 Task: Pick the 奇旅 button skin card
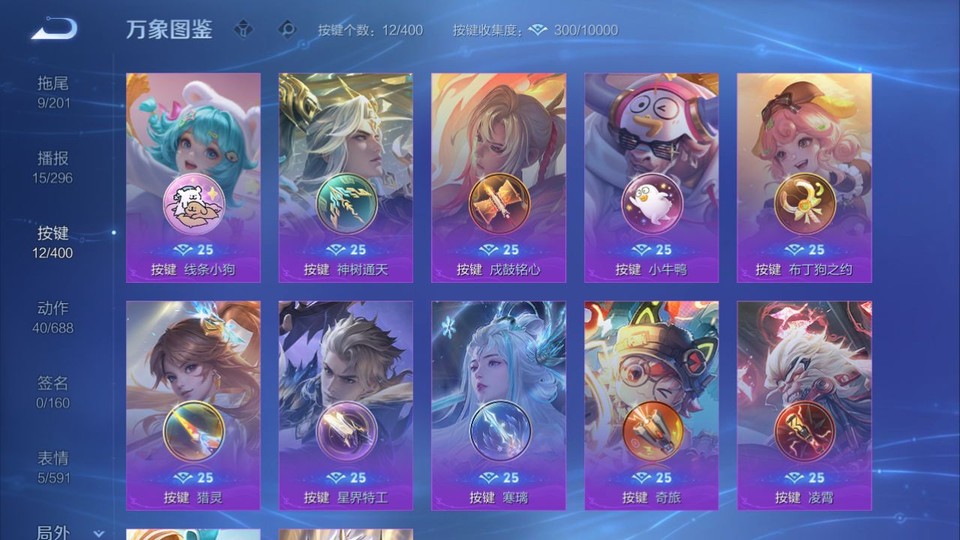652,405
